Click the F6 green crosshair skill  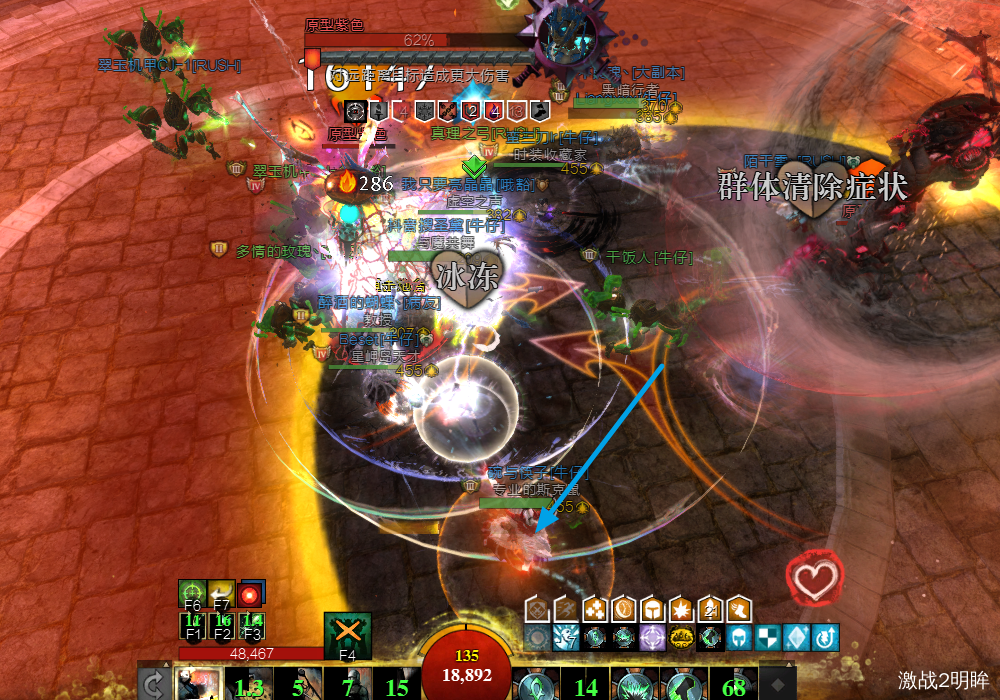192,594
